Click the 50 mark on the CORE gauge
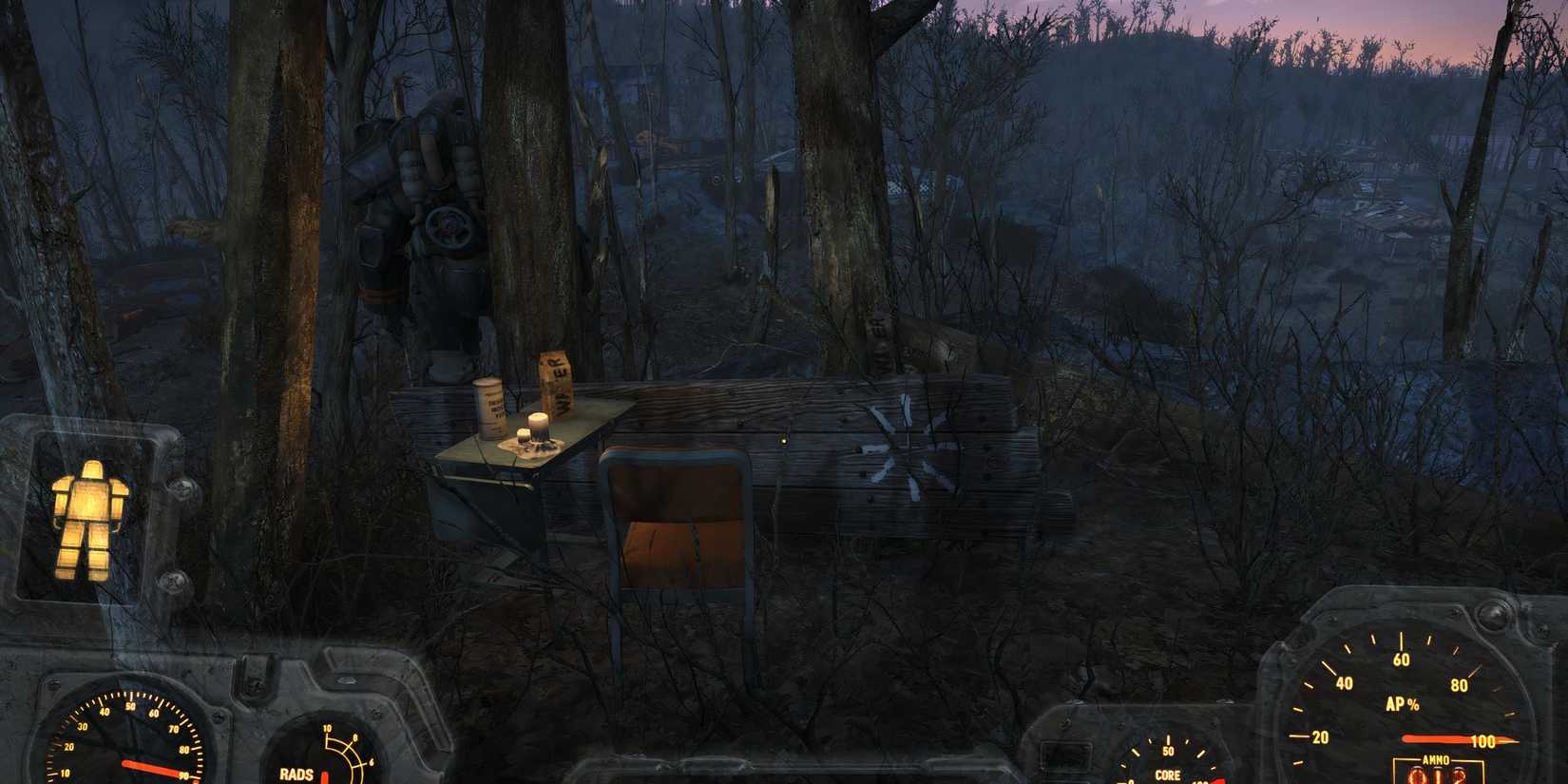The width and height of the screenshot is (1568, 784). (1168, 749)
